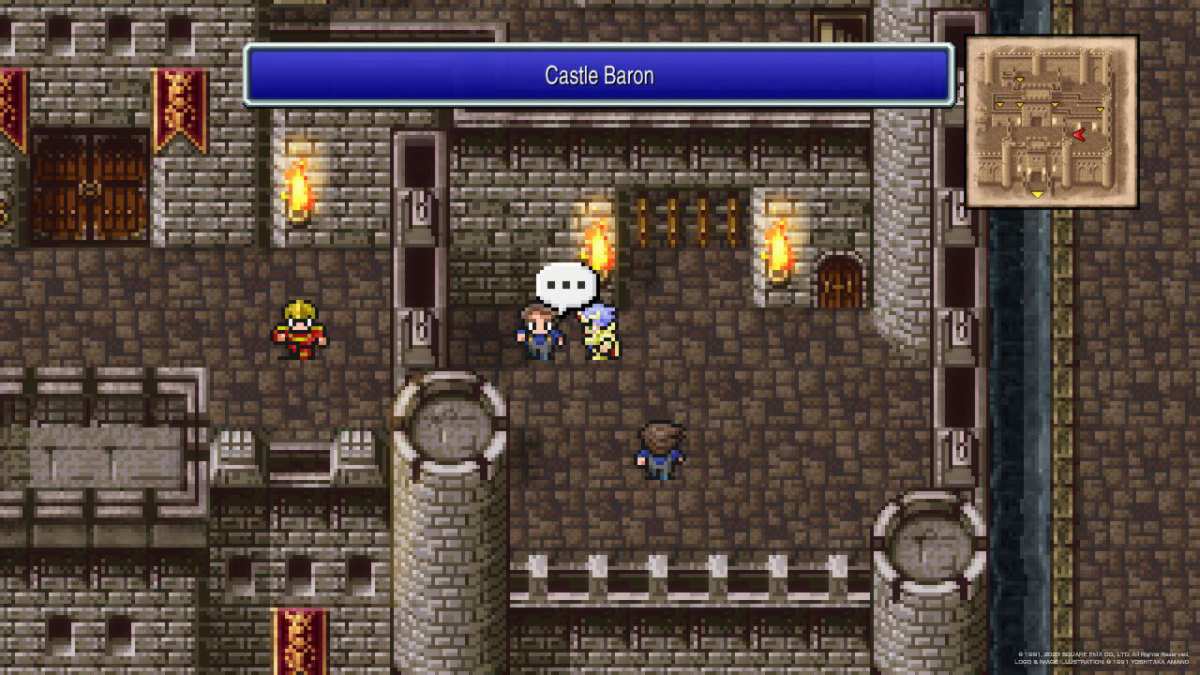Open the castle minimap
Image resolution: width=1200 pixels, height=675 pixels.
click(1051, 121)
